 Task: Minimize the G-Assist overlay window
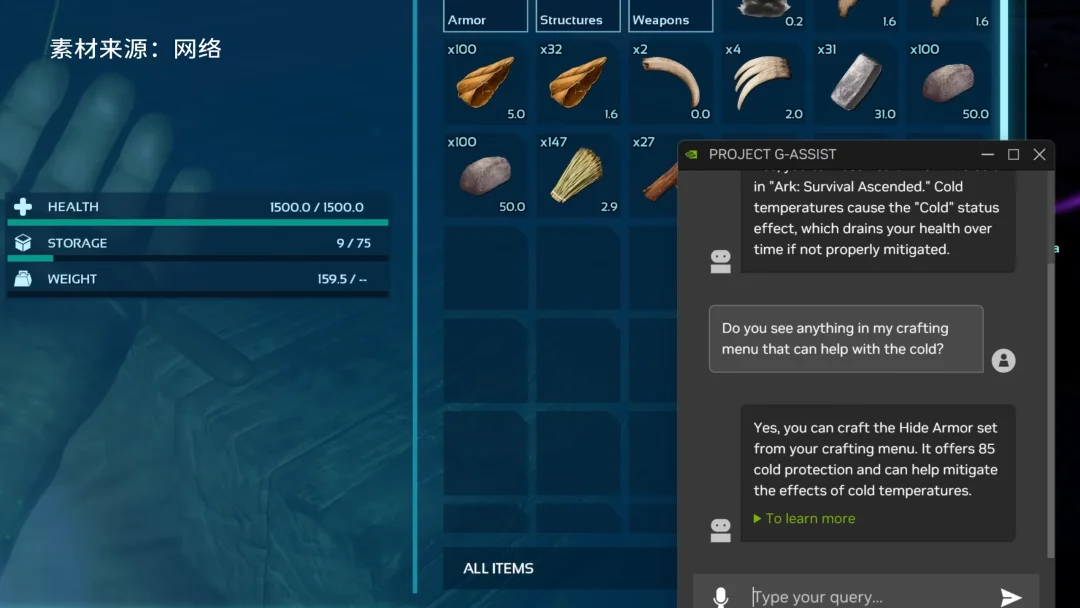987,155
